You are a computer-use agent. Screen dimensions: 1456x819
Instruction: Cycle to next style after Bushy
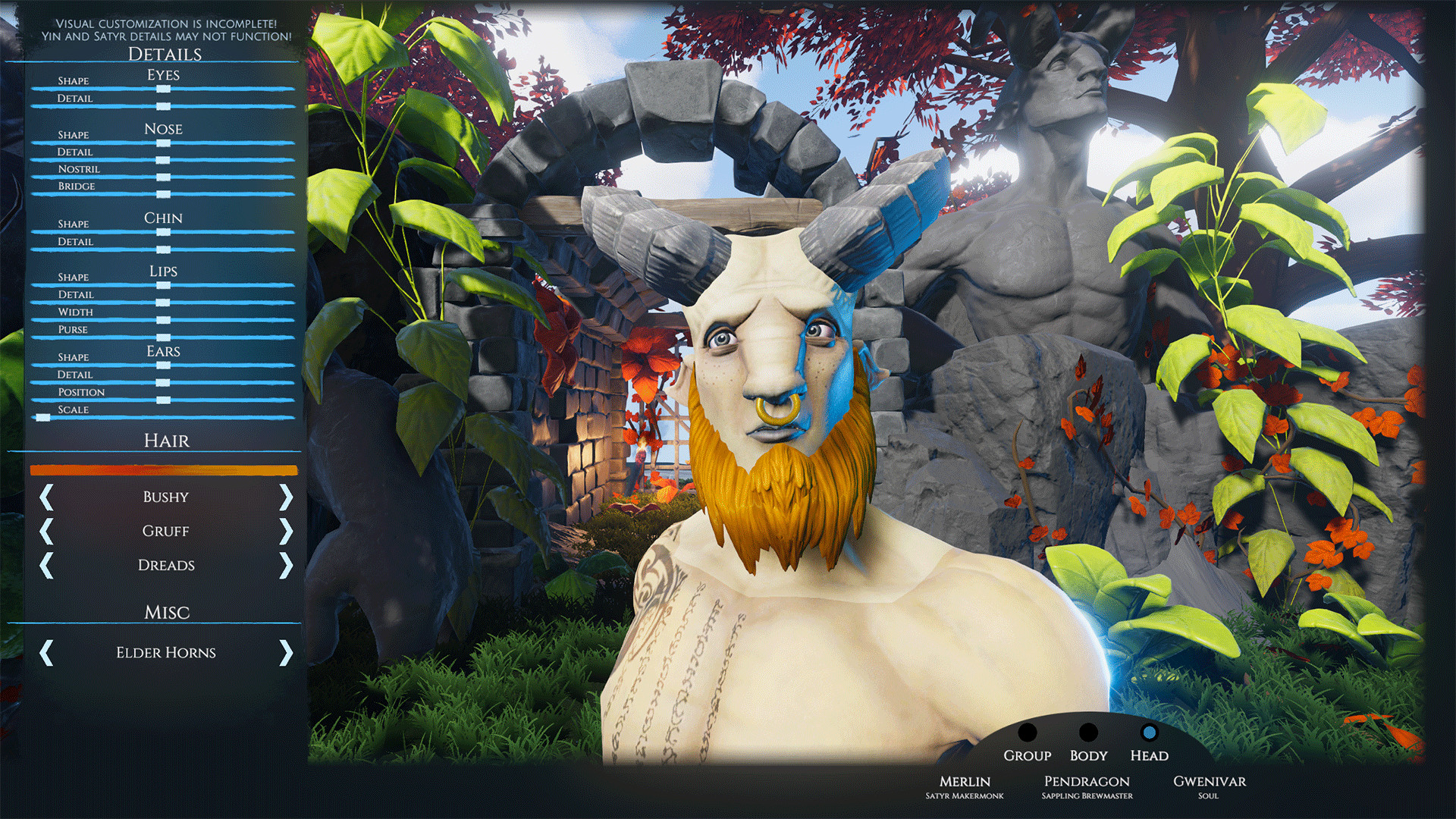286,497
